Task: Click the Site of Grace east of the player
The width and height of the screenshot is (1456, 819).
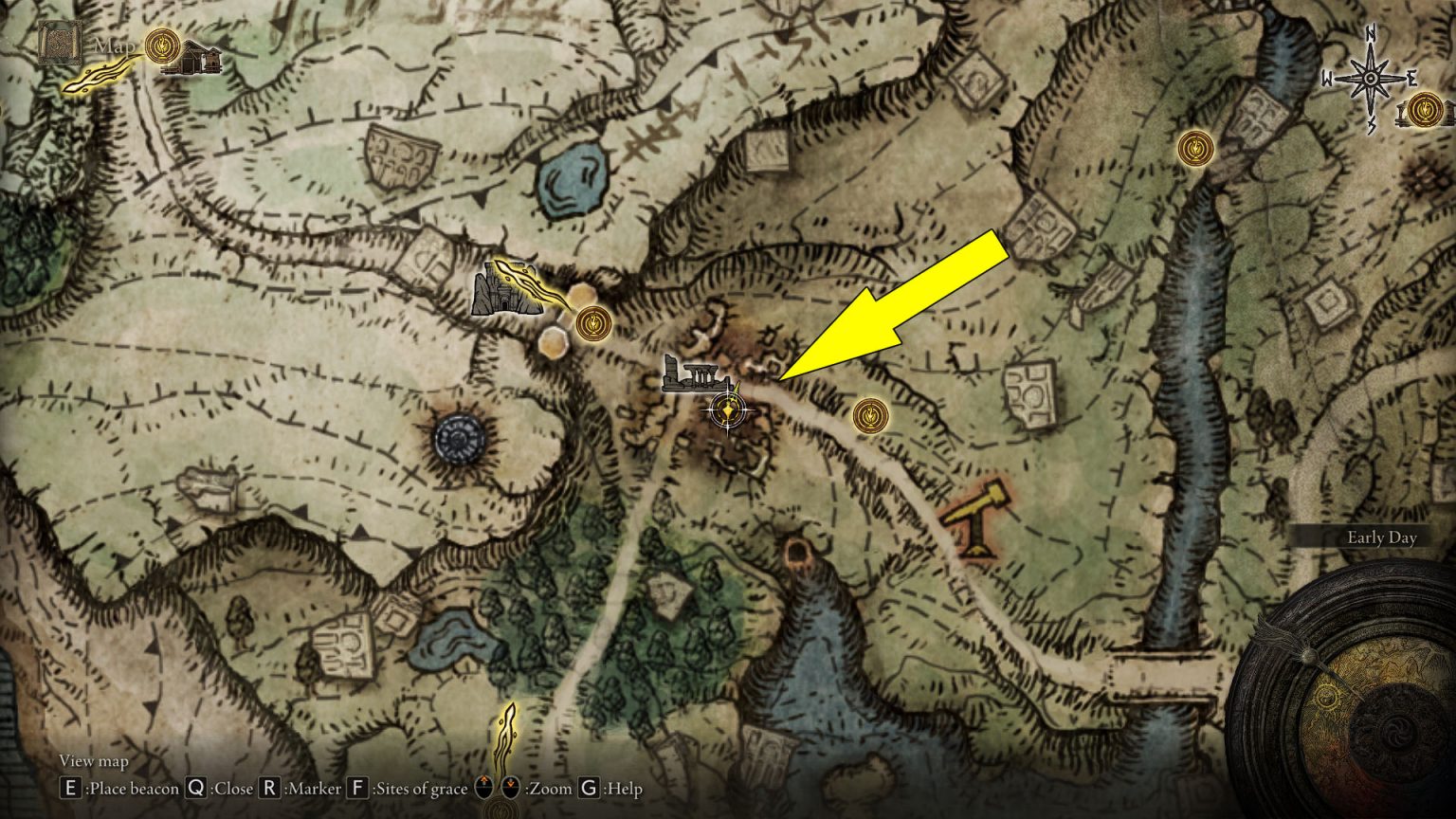Action: click(871, 415)
